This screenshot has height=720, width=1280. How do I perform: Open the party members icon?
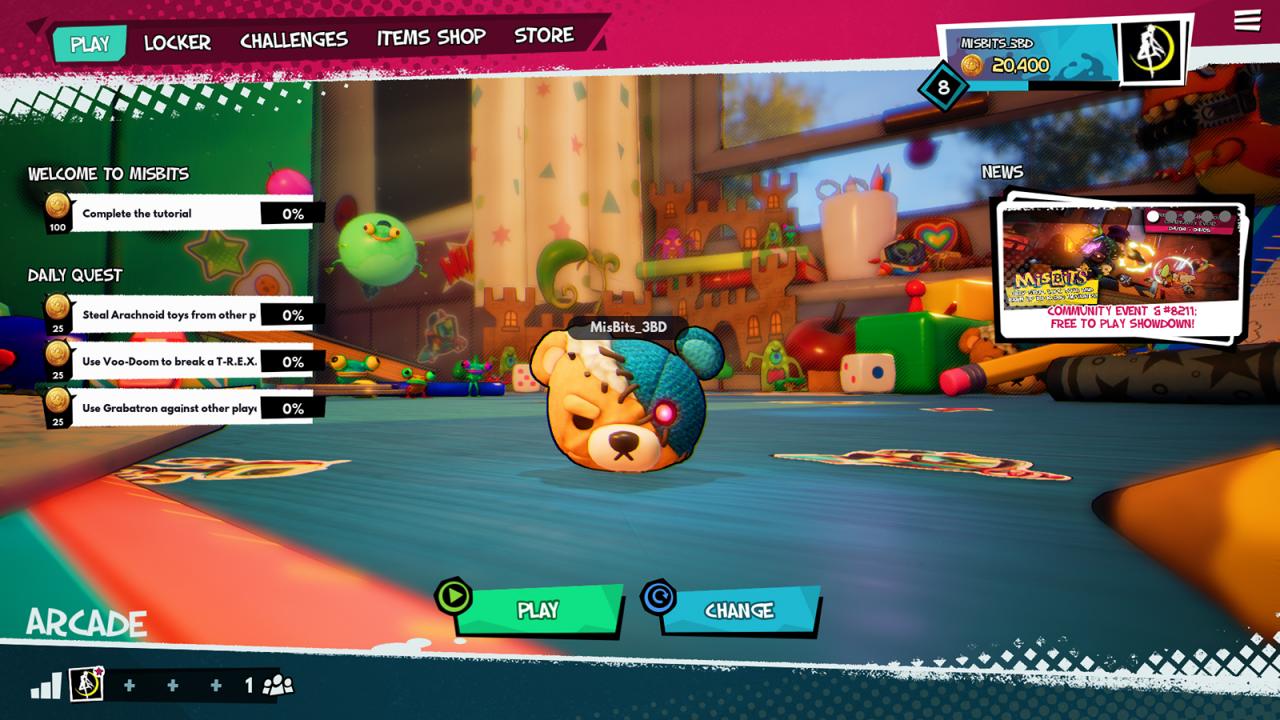277,686
